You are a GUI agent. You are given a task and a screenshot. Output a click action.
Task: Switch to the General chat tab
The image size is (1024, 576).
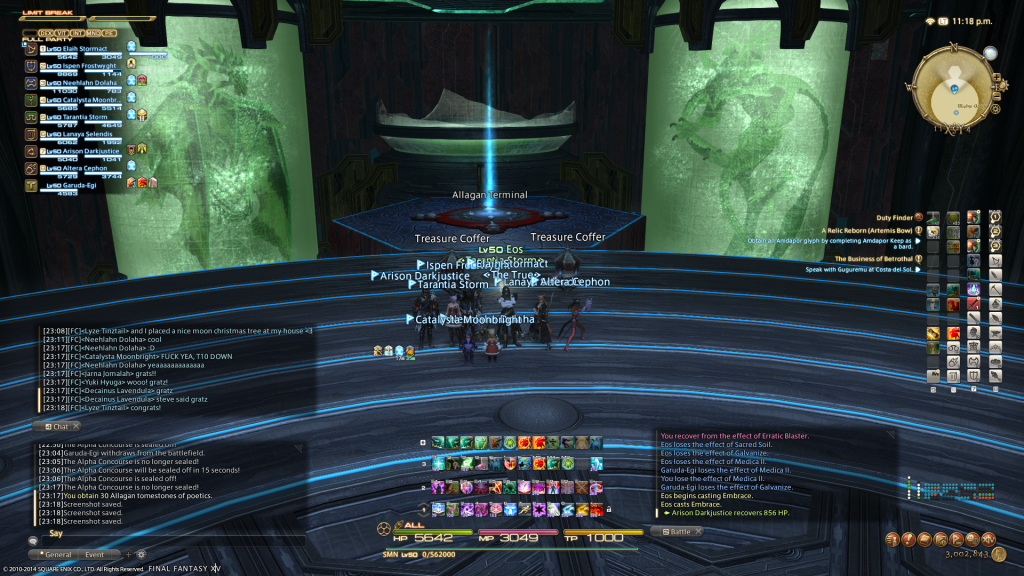tap(57, 554)
